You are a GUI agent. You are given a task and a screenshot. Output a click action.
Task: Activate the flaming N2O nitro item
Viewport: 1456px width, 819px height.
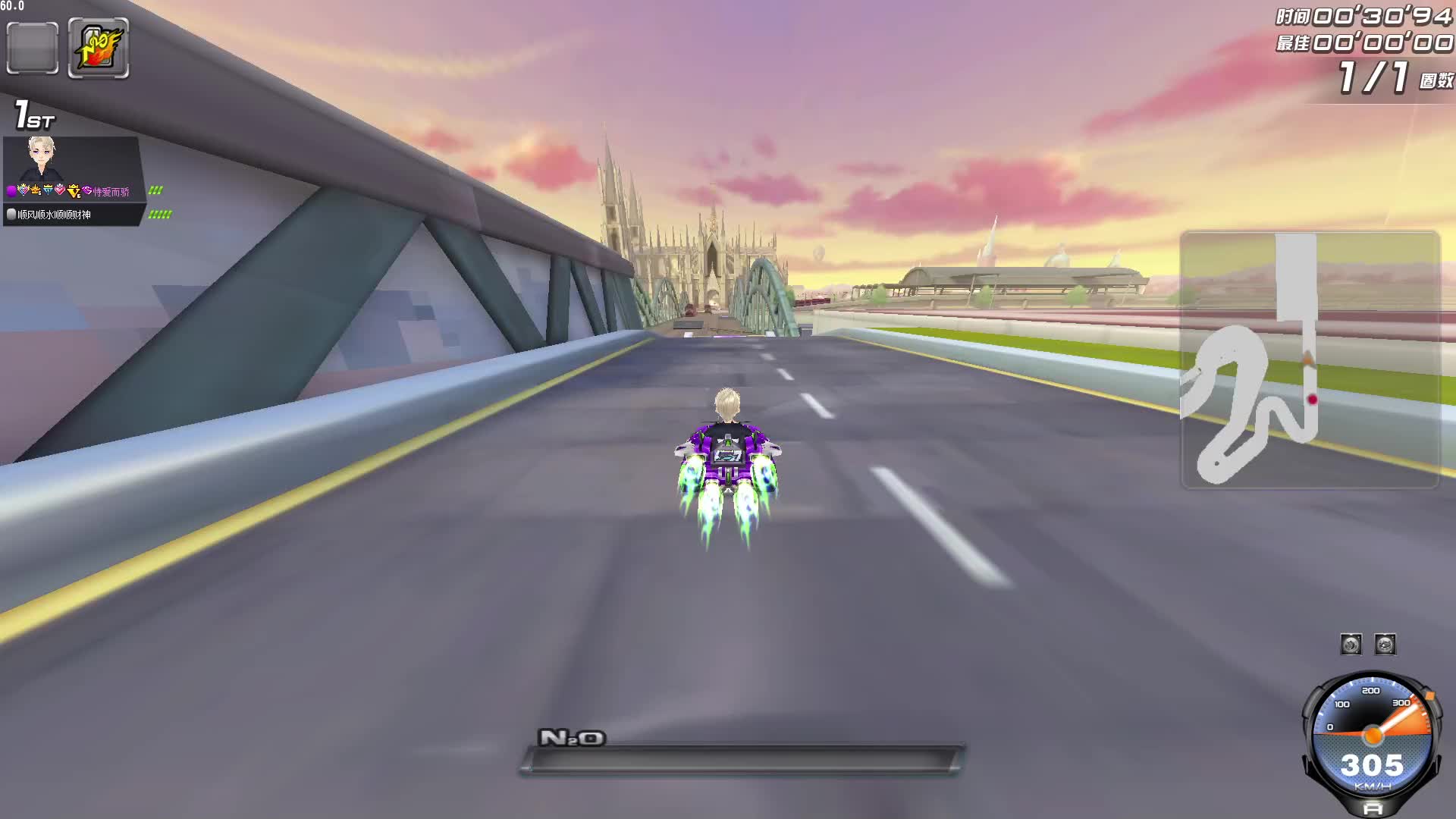[99, 49]
